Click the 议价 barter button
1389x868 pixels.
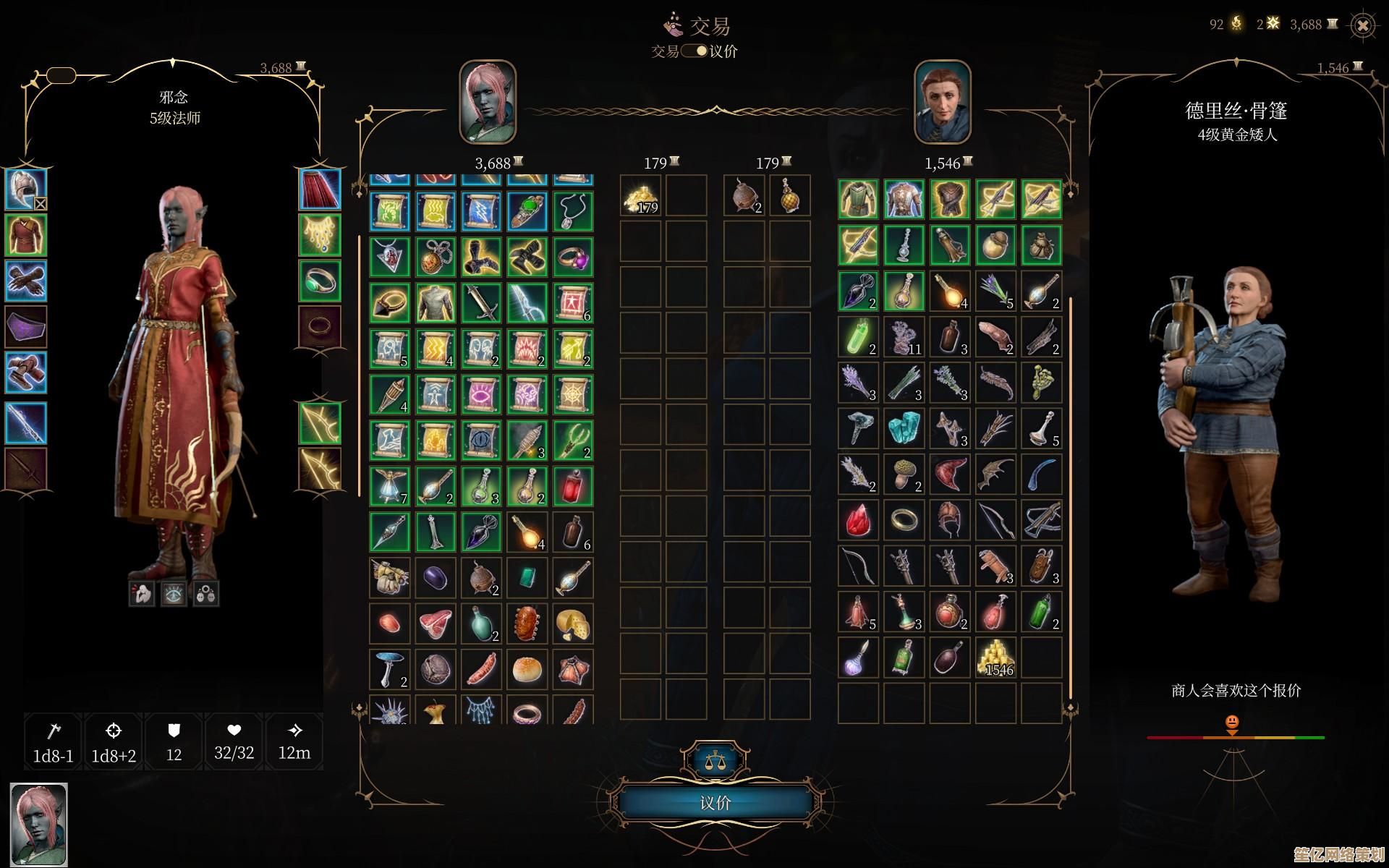(715, 802)
